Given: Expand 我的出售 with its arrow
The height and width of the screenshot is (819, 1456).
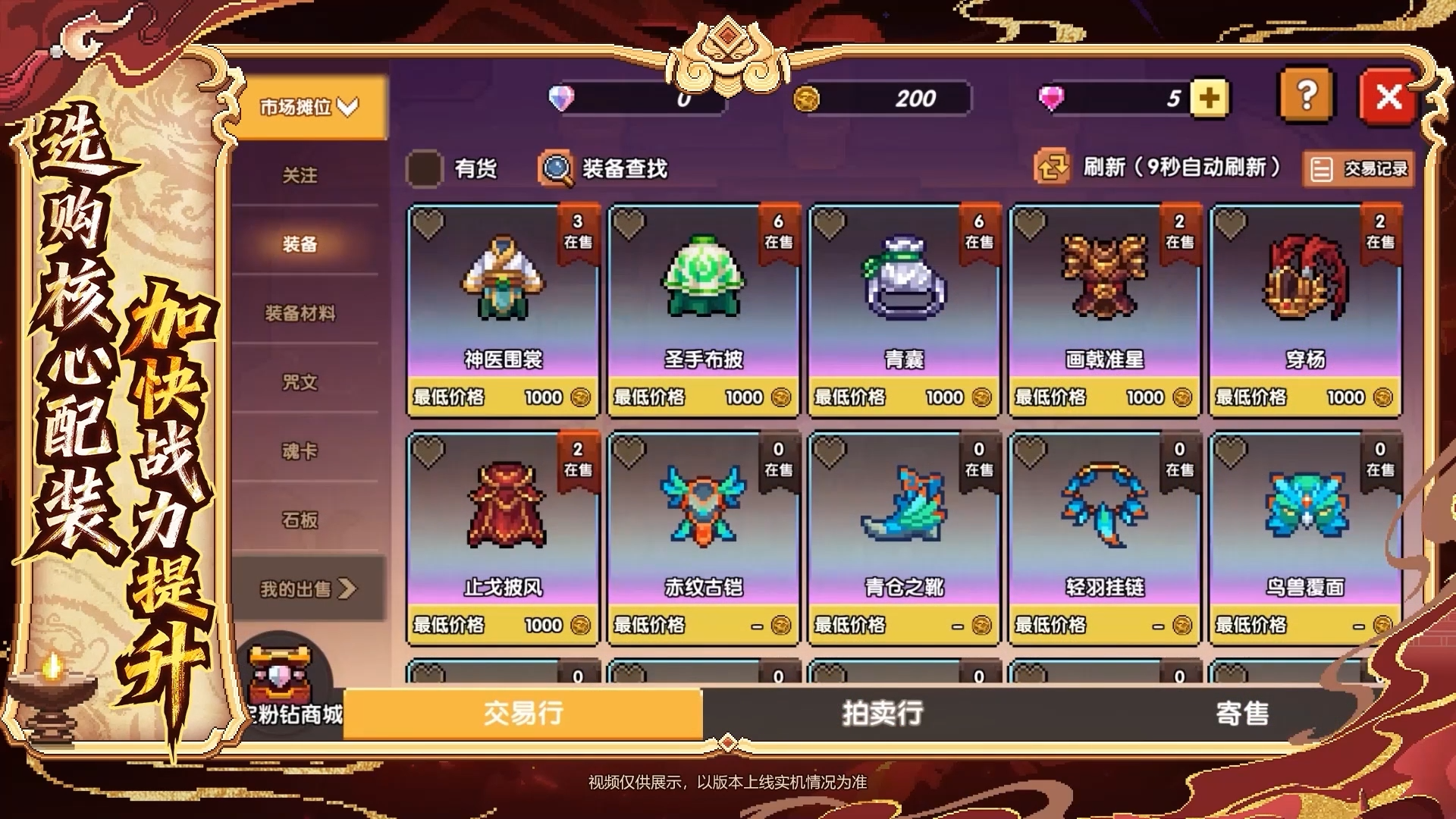Looking at the screenshot, I should coord(349,588).
